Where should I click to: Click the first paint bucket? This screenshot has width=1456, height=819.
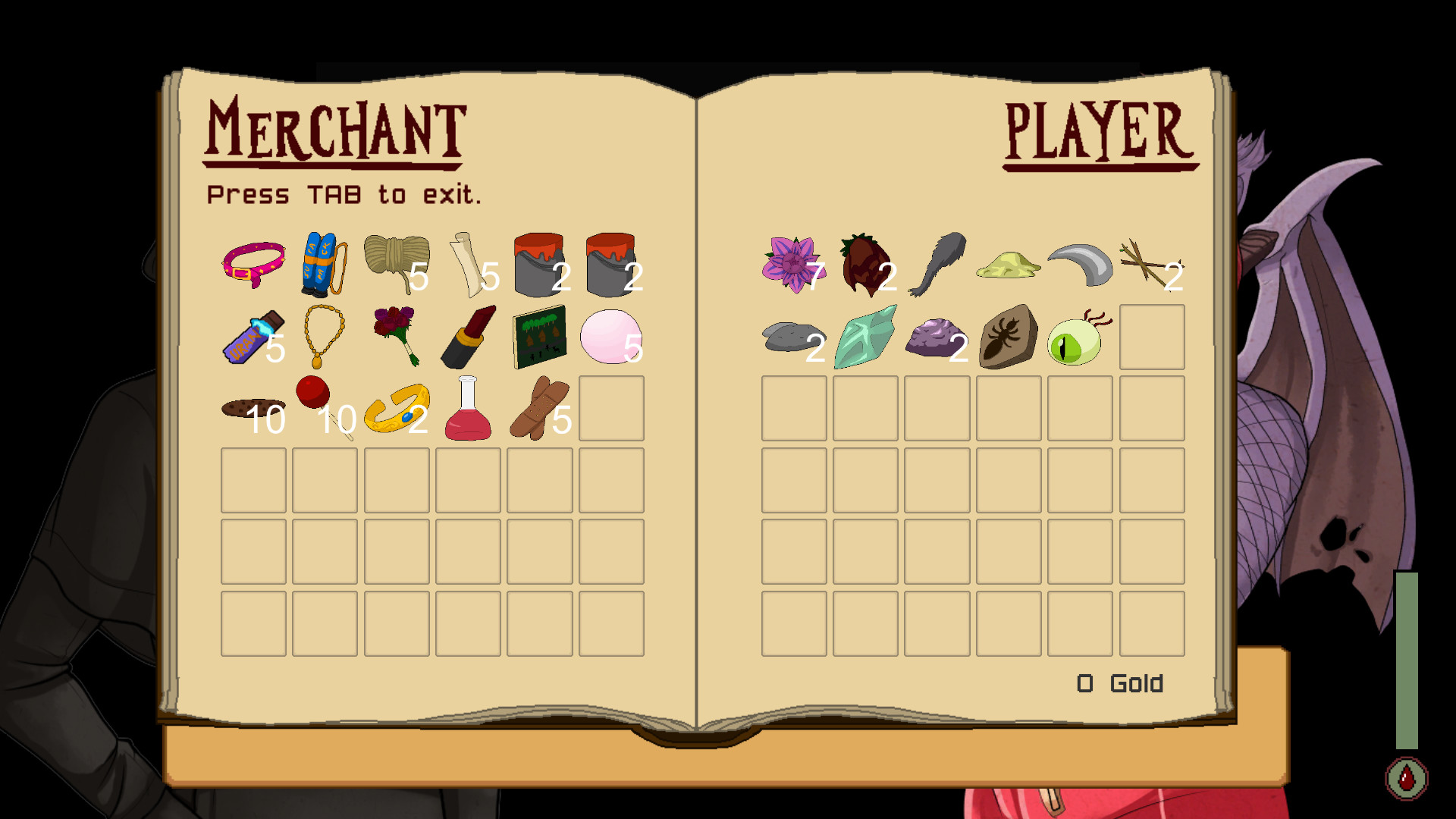tap(538, 262)
